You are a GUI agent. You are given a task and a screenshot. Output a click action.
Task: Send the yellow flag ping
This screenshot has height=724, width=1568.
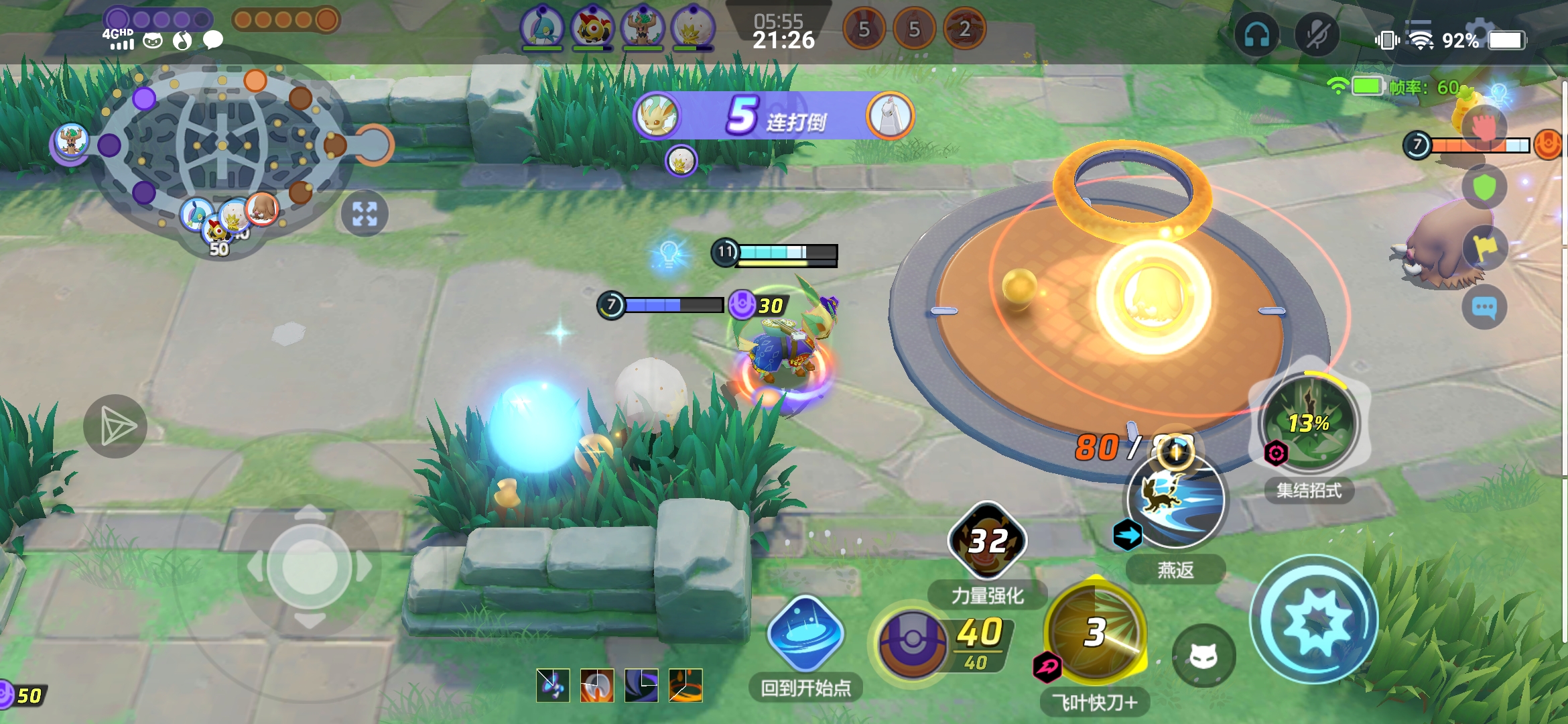[1484, 248]
